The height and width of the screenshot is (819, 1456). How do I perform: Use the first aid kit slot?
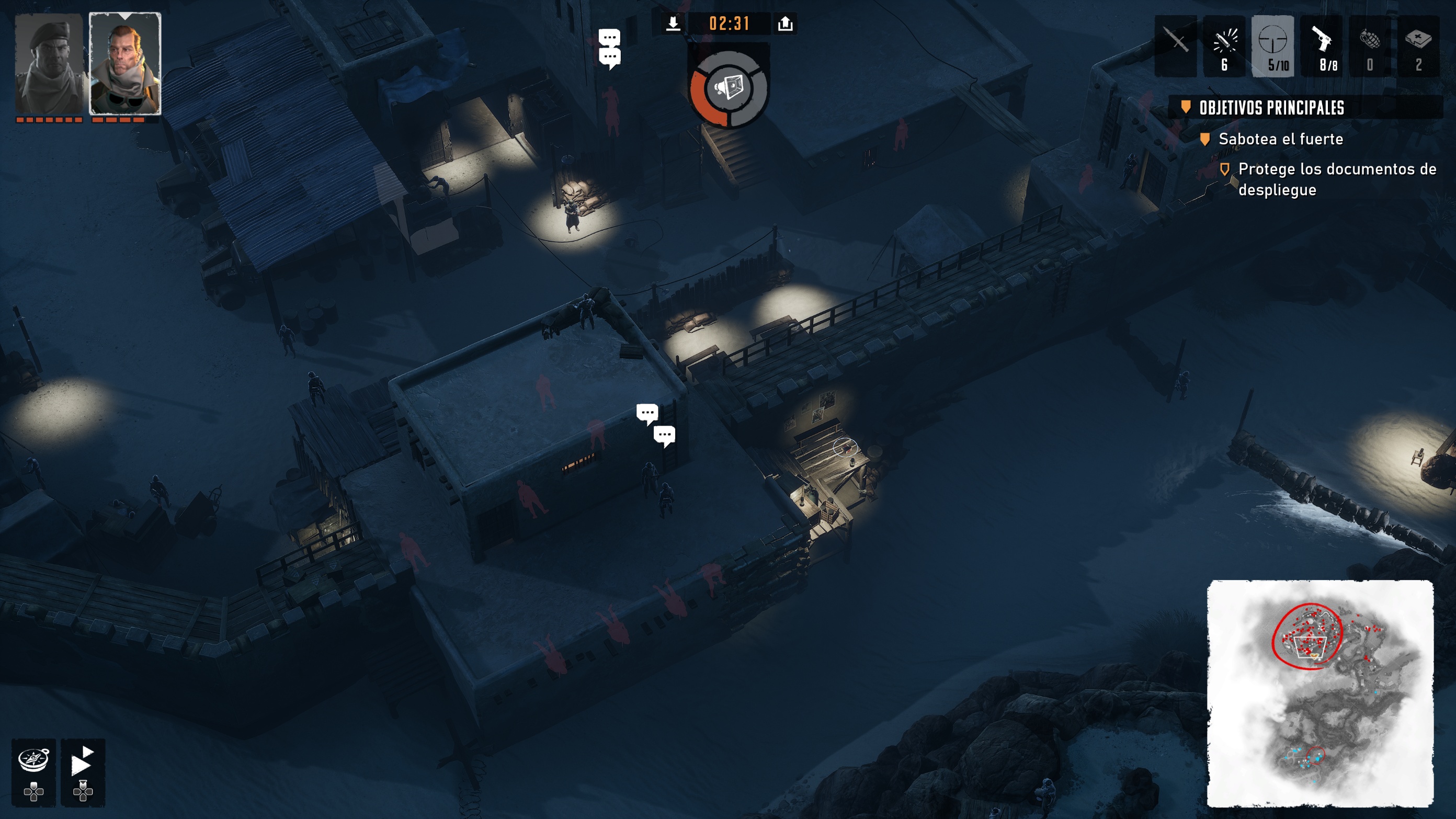1419,45
